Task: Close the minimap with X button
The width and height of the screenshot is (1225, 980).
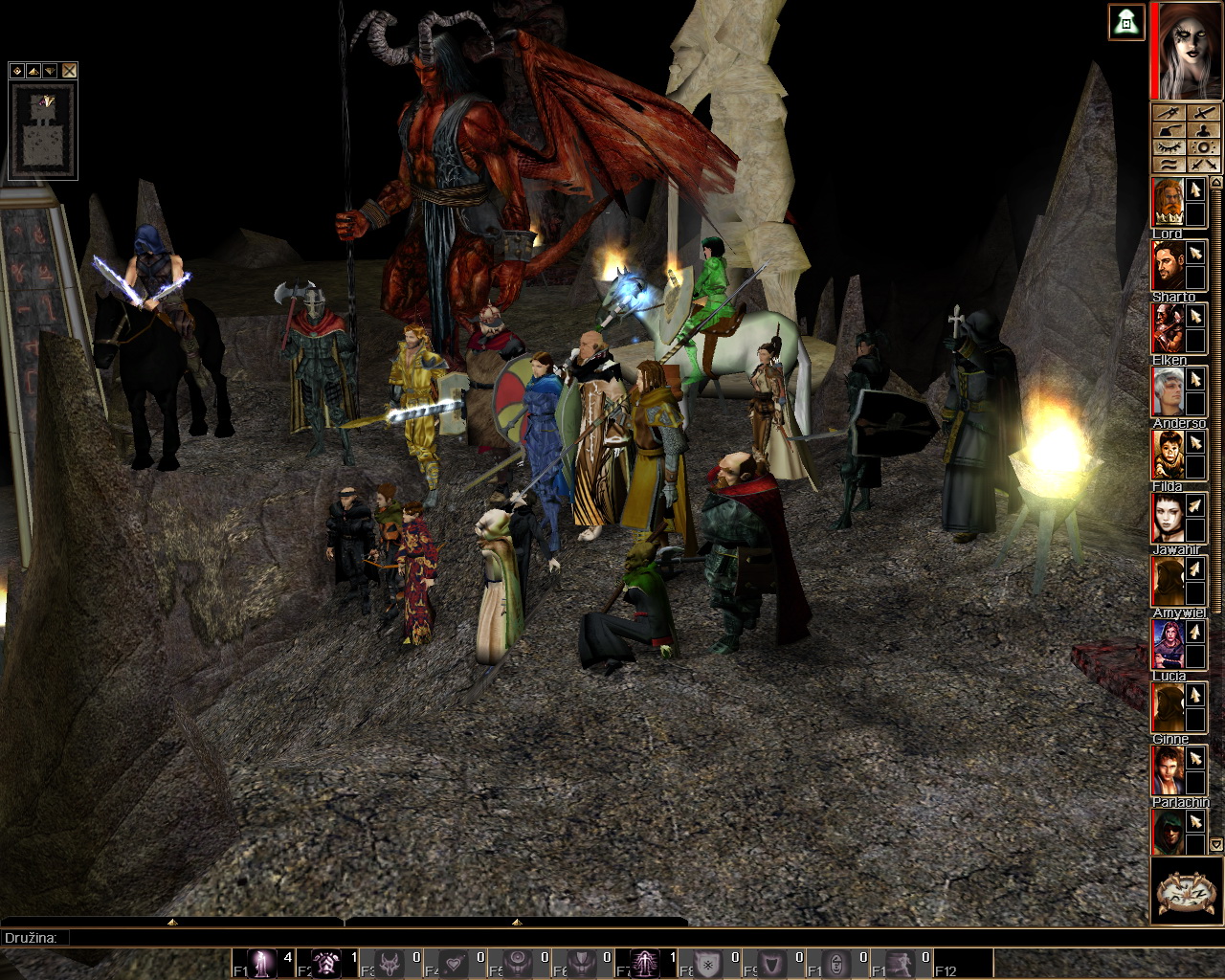Action: click(69, 71)
